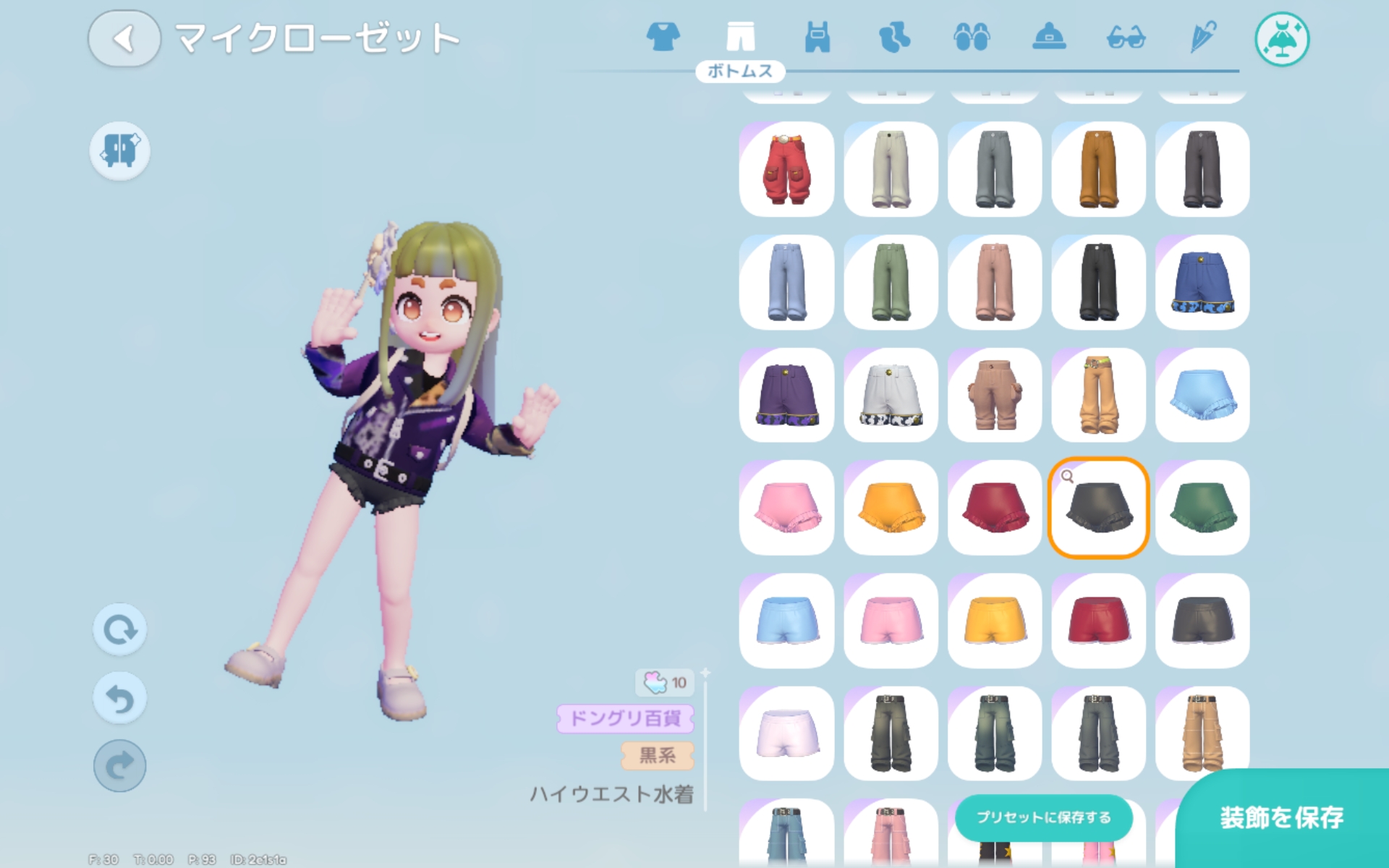Click the ドングリ百貨 brand tag
Image resolution: width=1389 pixels, height=868 pixels.
tap(625, 720)
